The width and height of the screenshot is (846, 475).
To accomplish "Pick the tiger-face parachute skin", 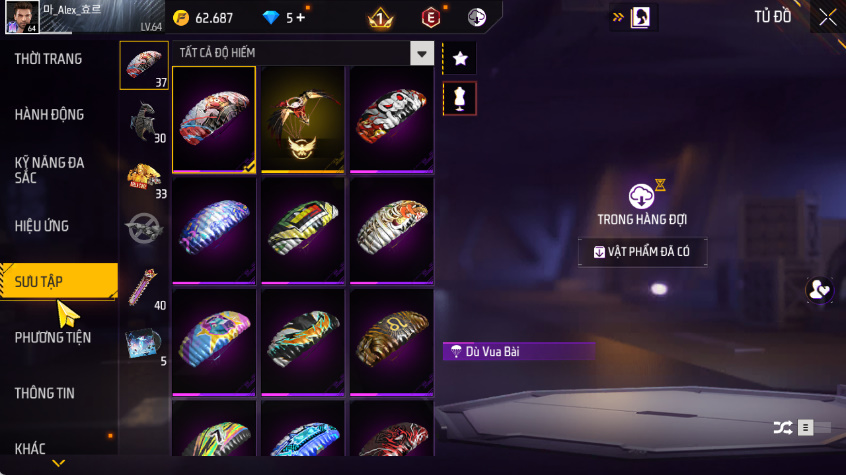I will pyautogui.click(x=391, y=229).
